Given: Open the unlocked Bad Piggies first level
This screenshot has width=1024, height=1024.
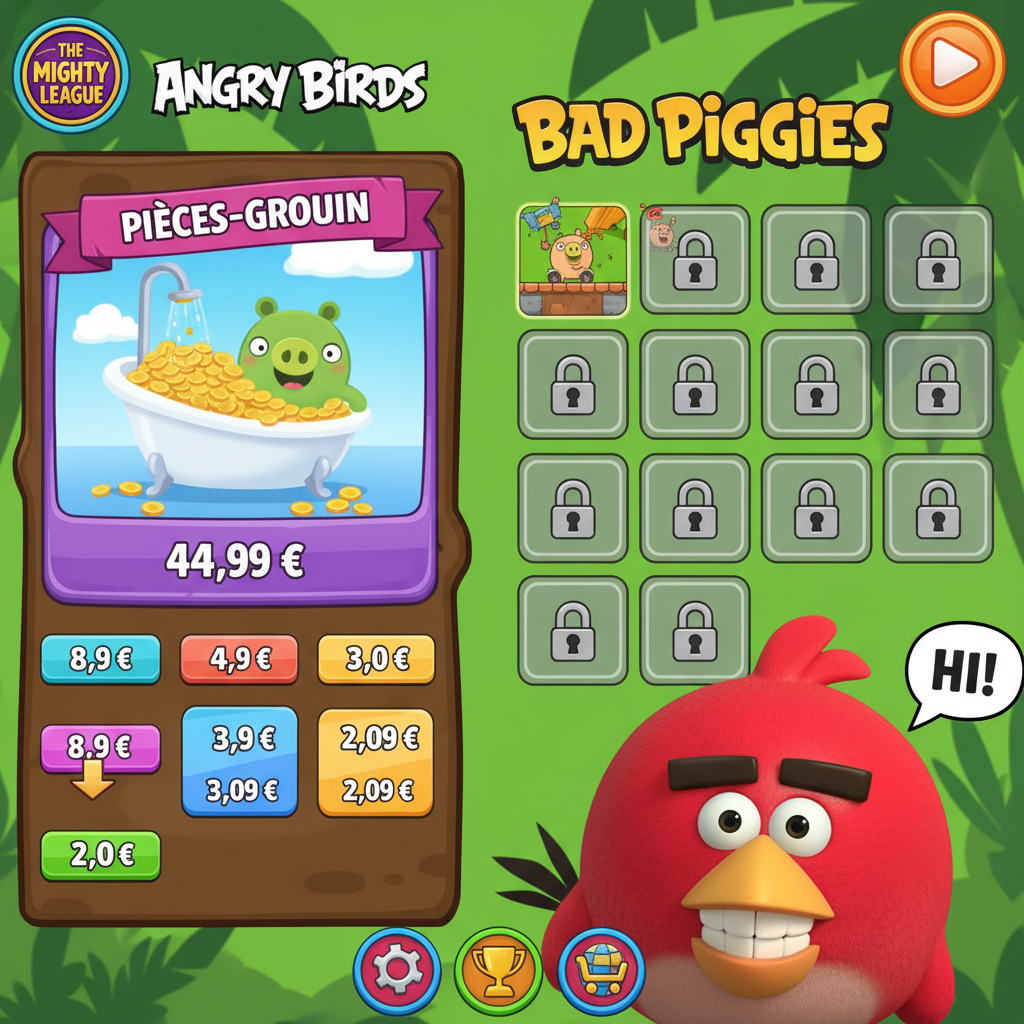Looking at the screenshot, I should 573,260.
